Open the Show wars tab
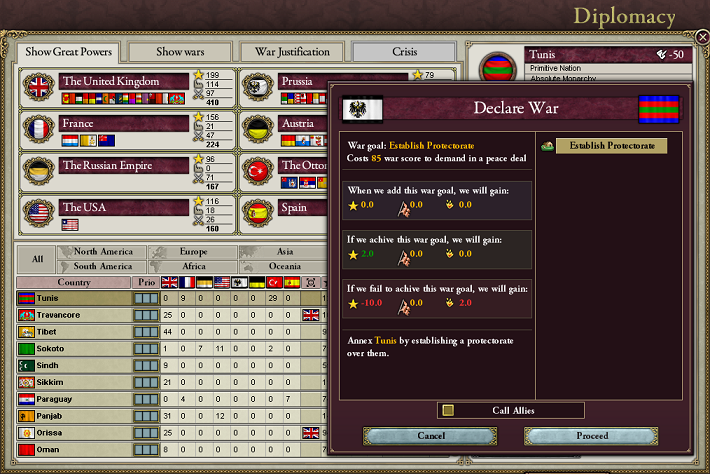The height and width of the screenshot is (474, 710). (x=179, y=52)
